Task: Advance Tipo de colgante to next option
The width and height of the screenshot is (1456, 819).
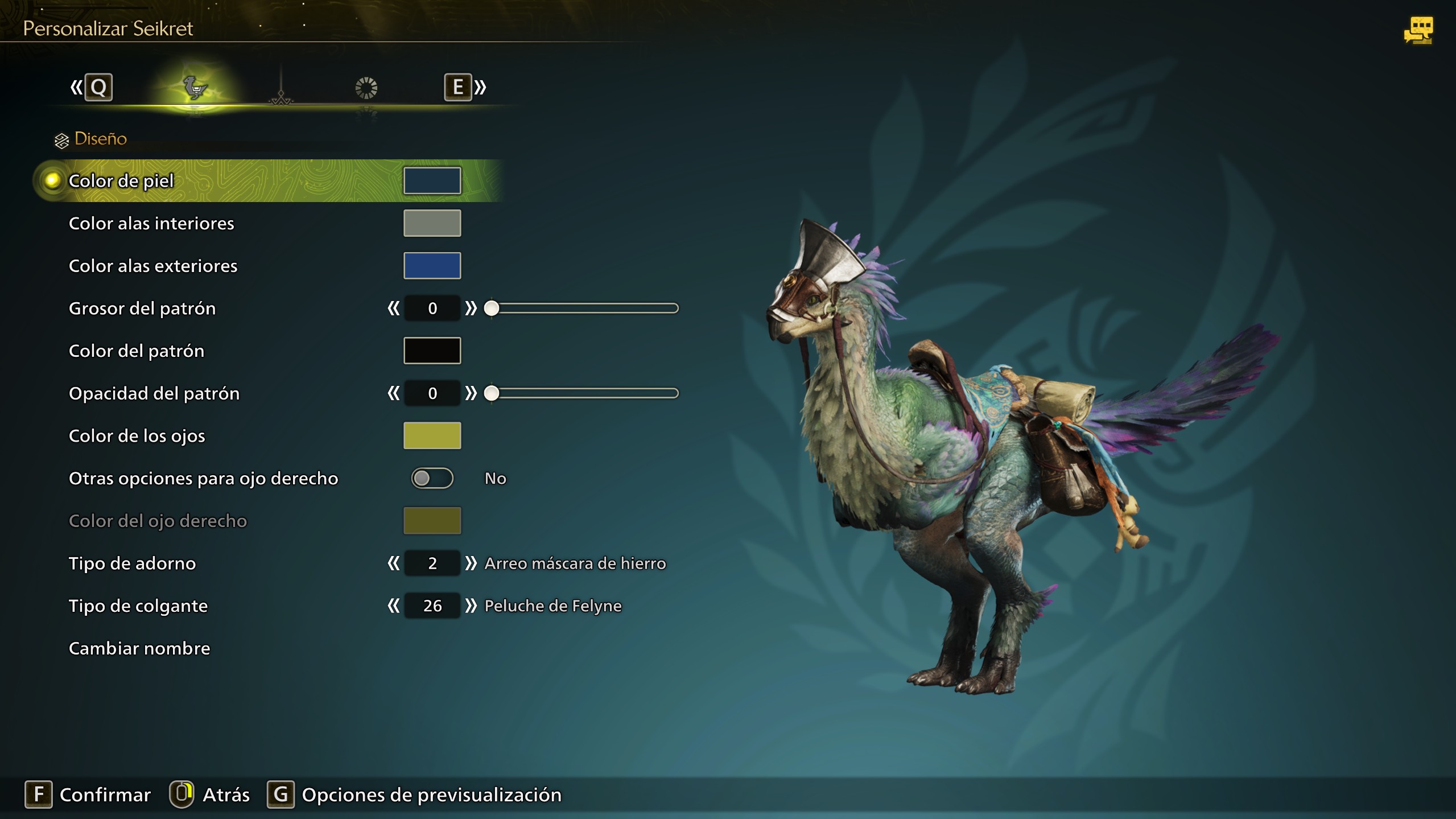Action: (x=471, y=606)
